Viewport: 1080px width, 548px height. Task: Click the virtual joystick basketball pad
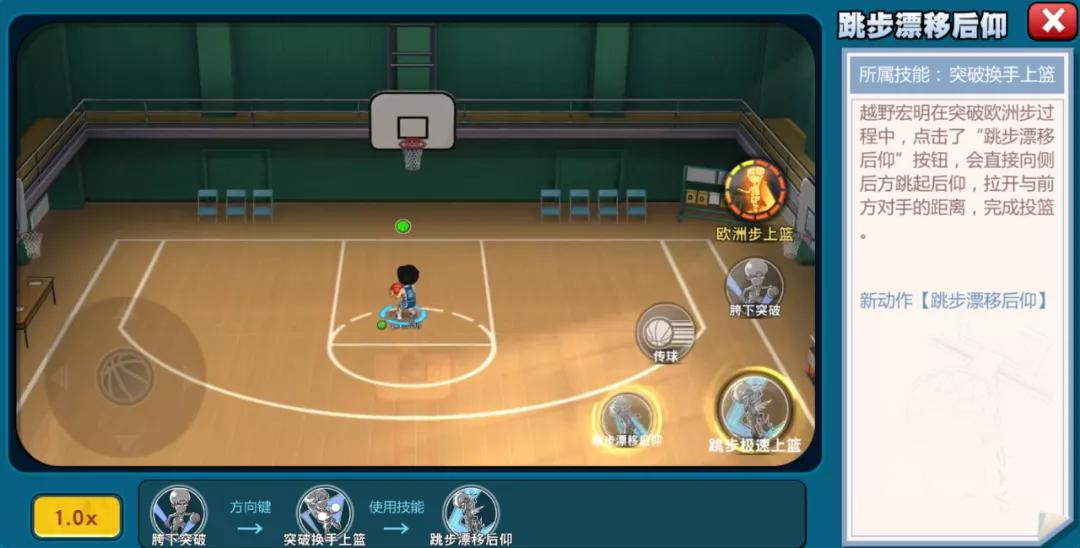[x=125, y=377]
